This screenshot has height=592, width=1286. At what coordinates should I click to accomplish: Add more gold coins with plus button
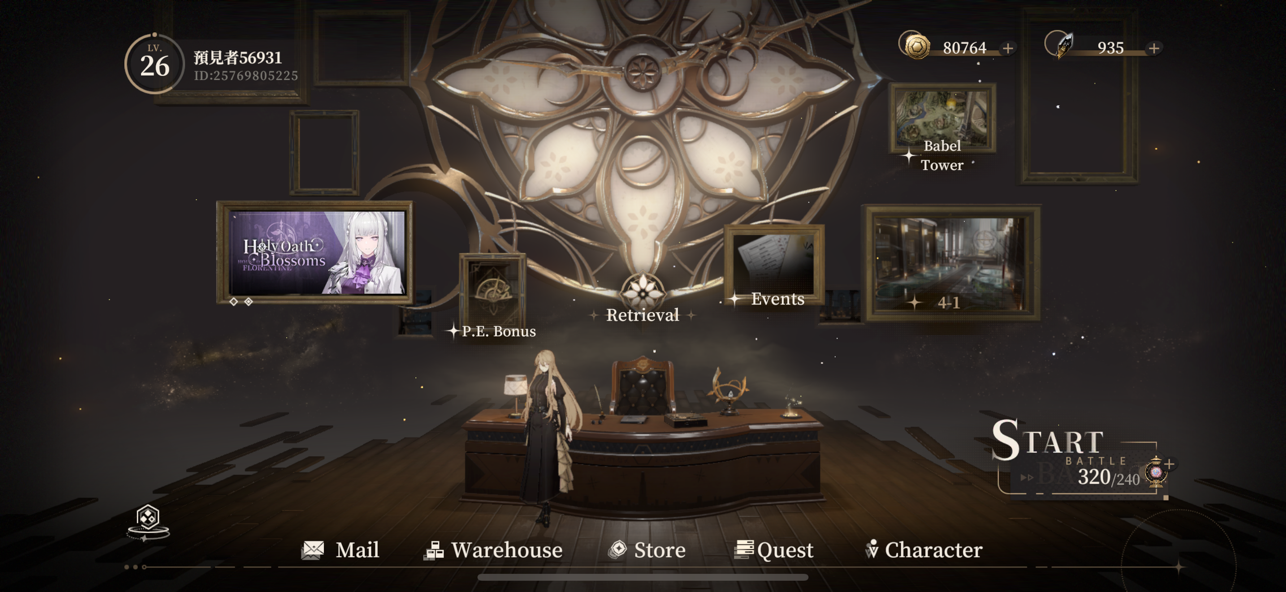[x=1008, y=48]
